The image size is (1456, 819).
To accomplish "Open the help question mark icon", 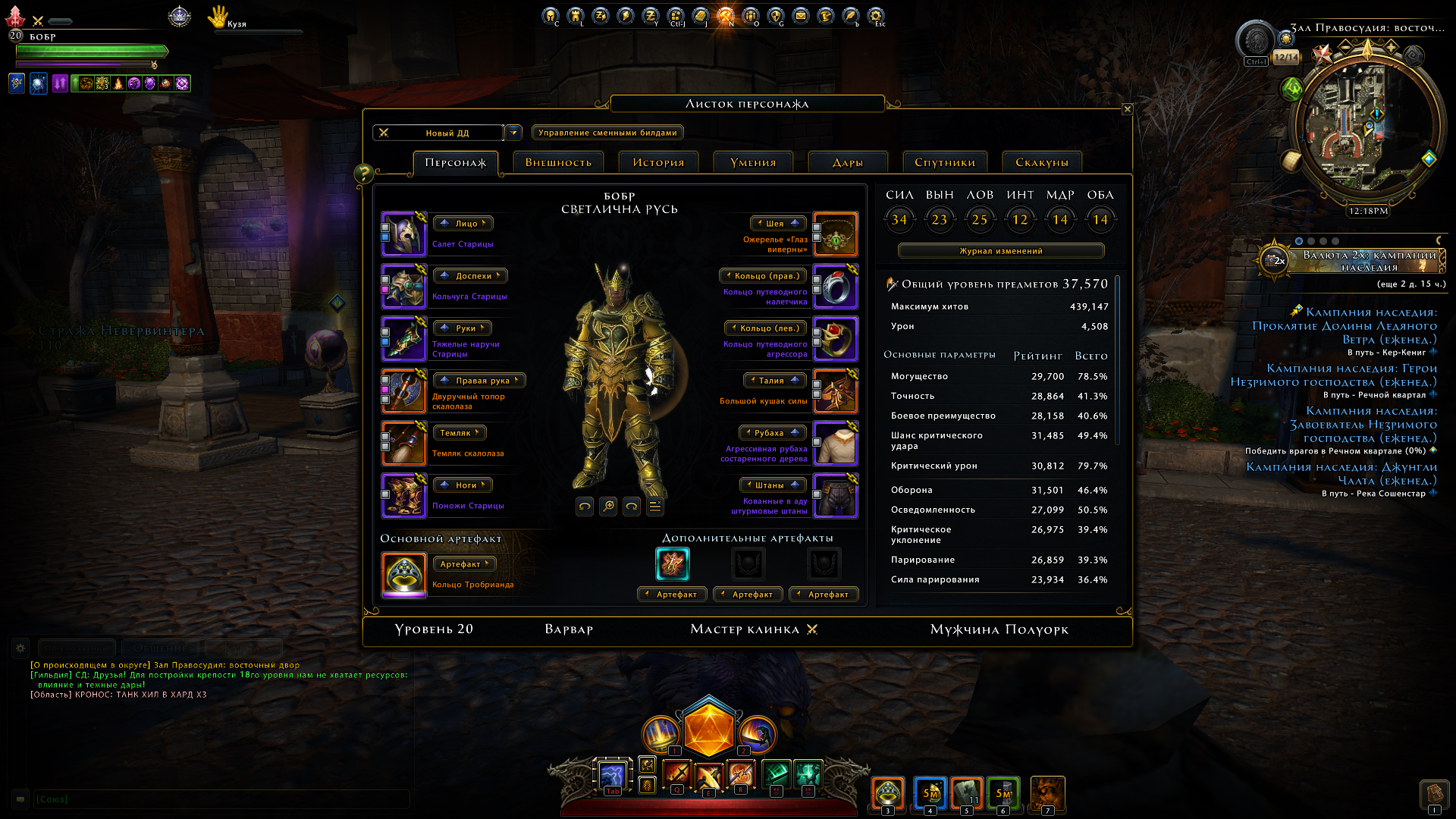I will point(363,174).
